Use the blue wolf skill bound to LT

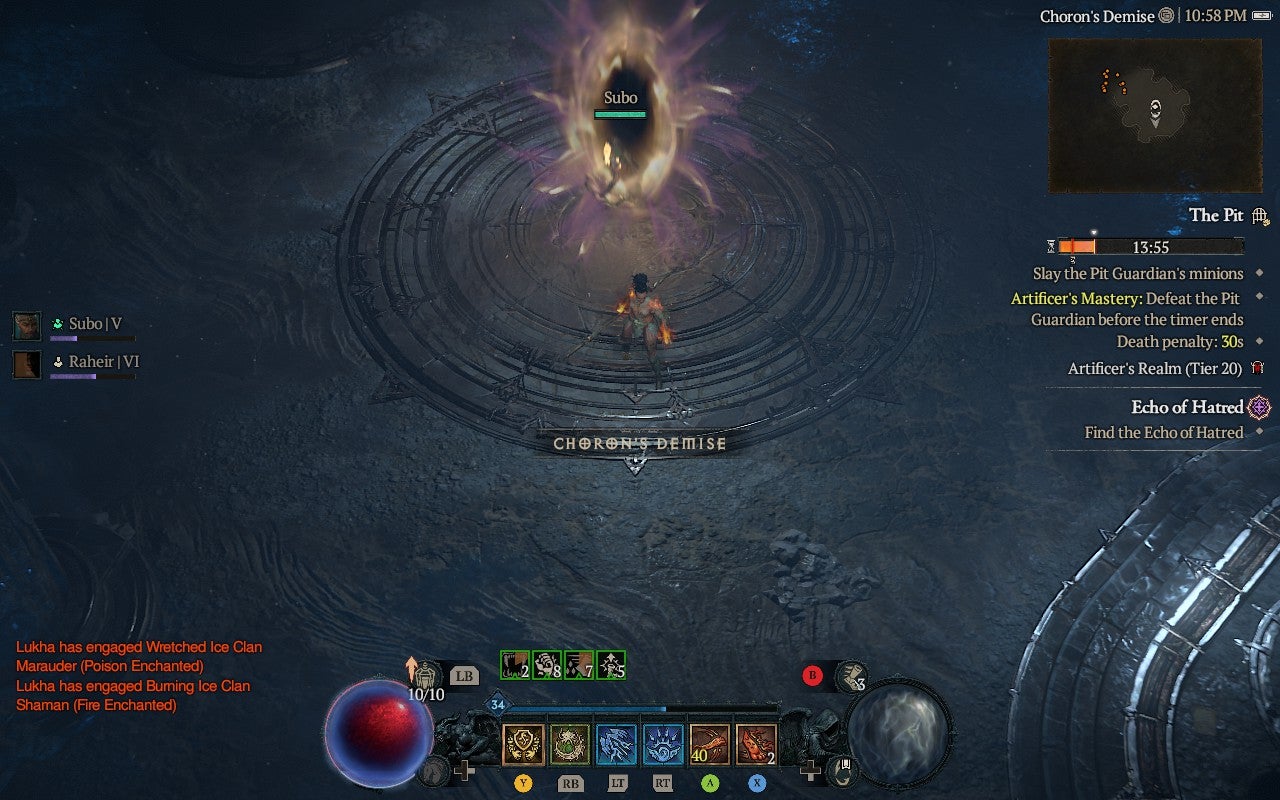point(616,745)
